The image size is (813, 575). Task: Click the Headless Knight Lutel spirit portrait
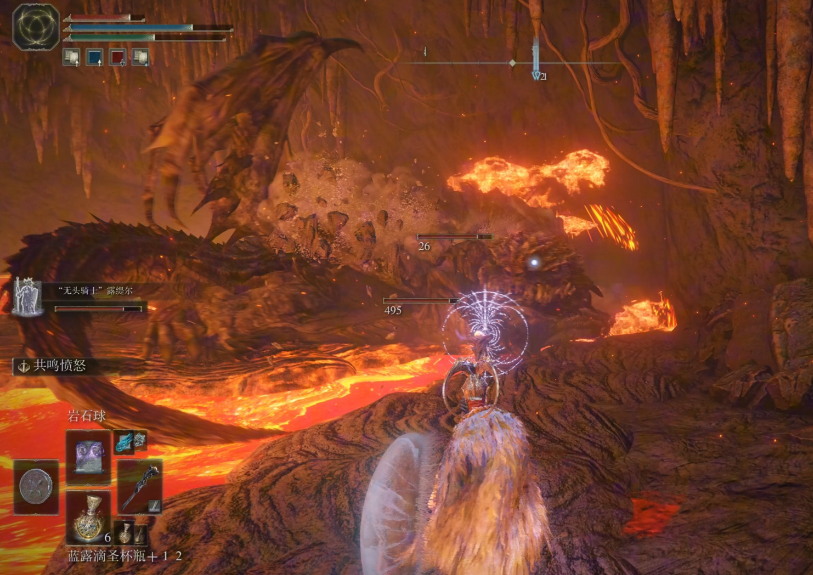pyautogui.click(x=27, y=296)
